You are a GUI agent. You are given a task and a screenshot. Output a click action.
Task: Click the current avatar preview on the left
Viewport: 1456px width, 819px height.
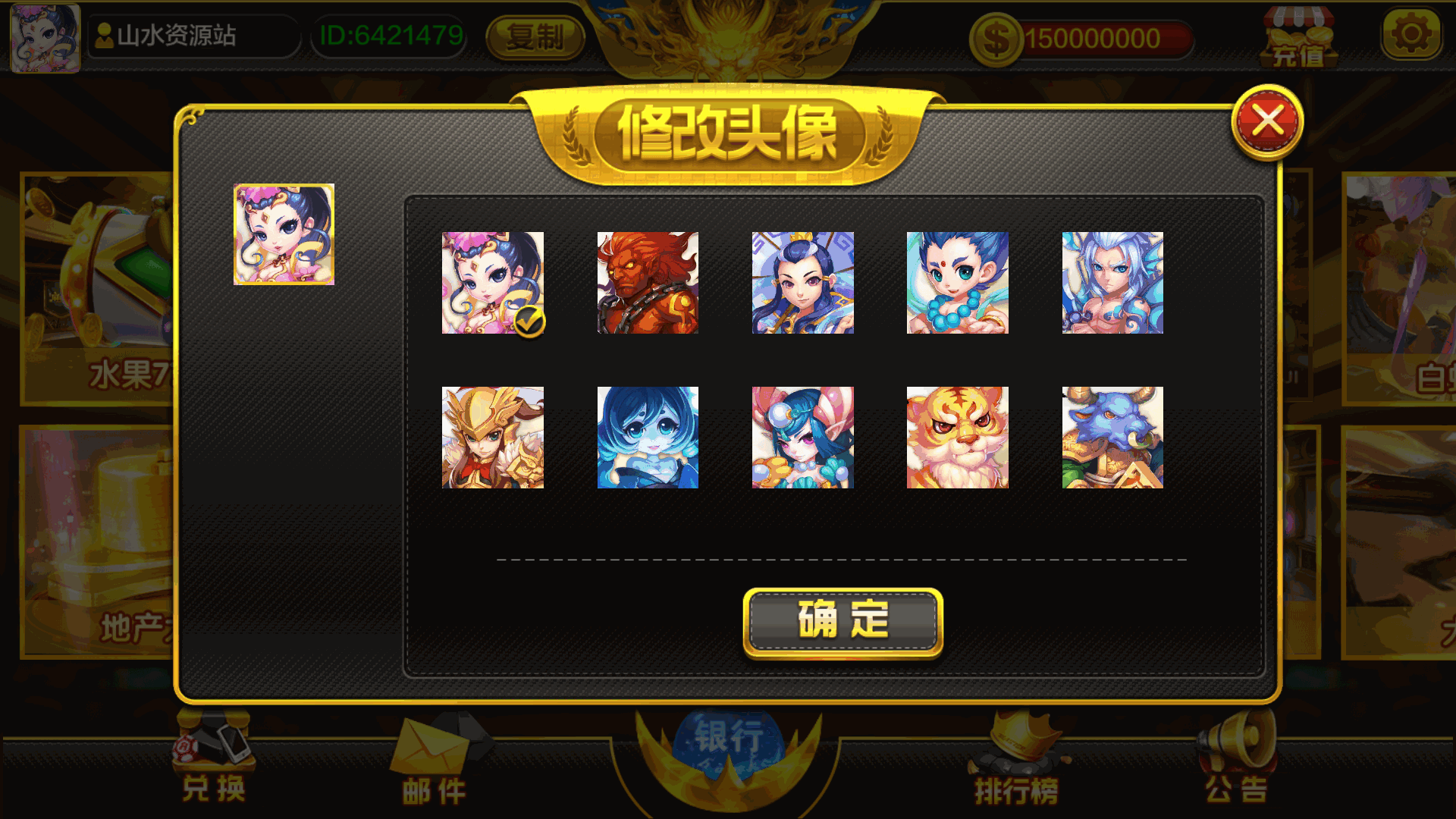coord(283,235)
